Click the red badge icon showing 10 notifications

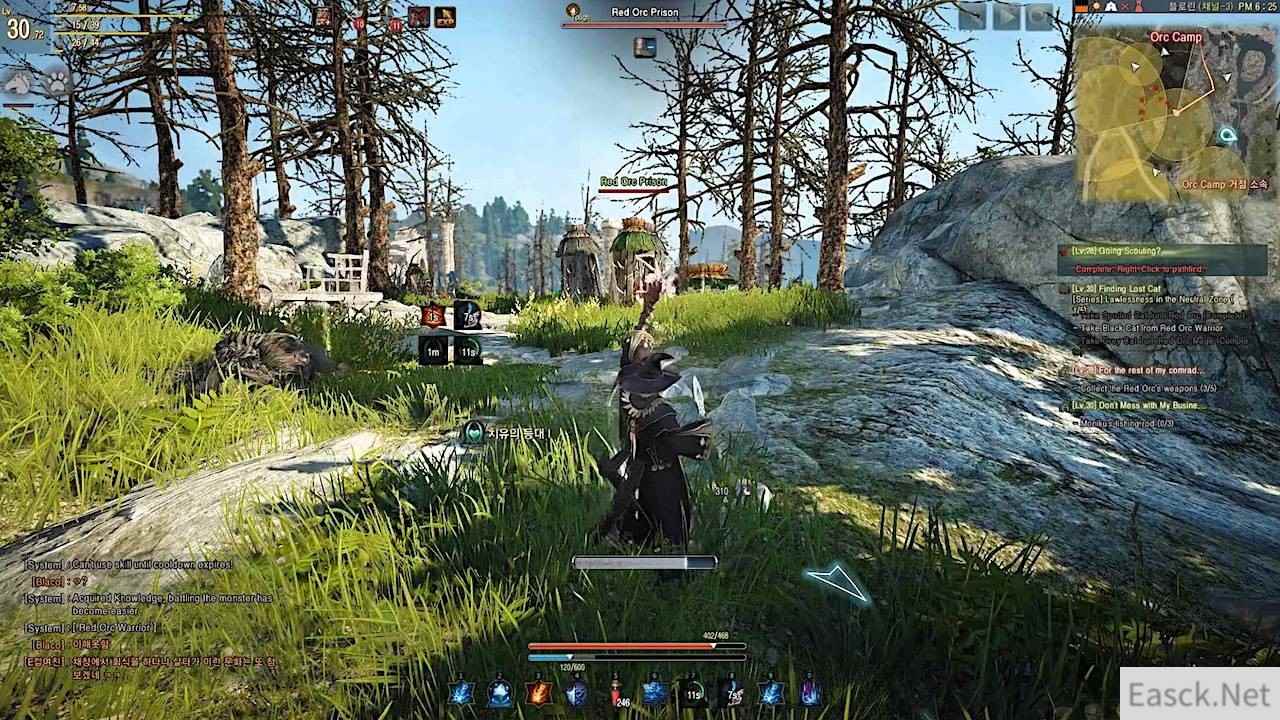pyautogui.click(x=359, y=22)
